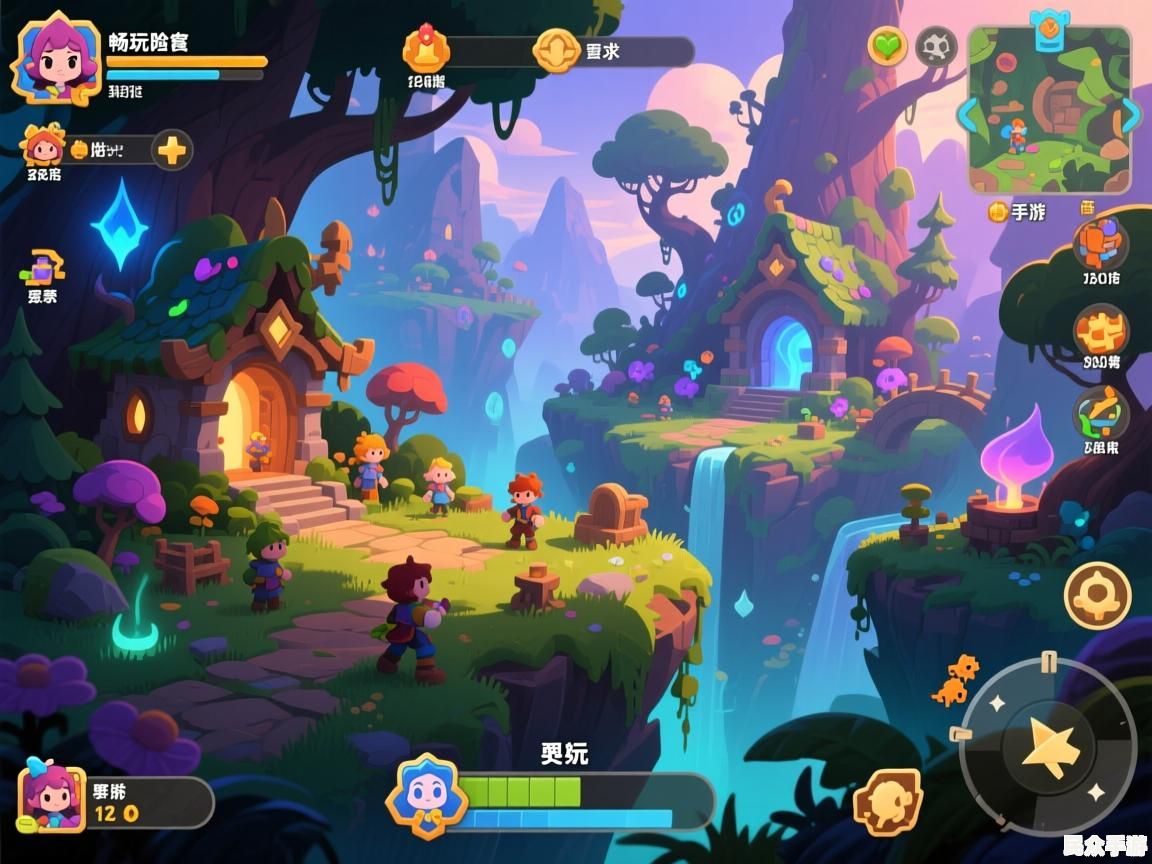Open the crossed tools icon
The image size is (1152, 864).
(x=1101, y=413)
